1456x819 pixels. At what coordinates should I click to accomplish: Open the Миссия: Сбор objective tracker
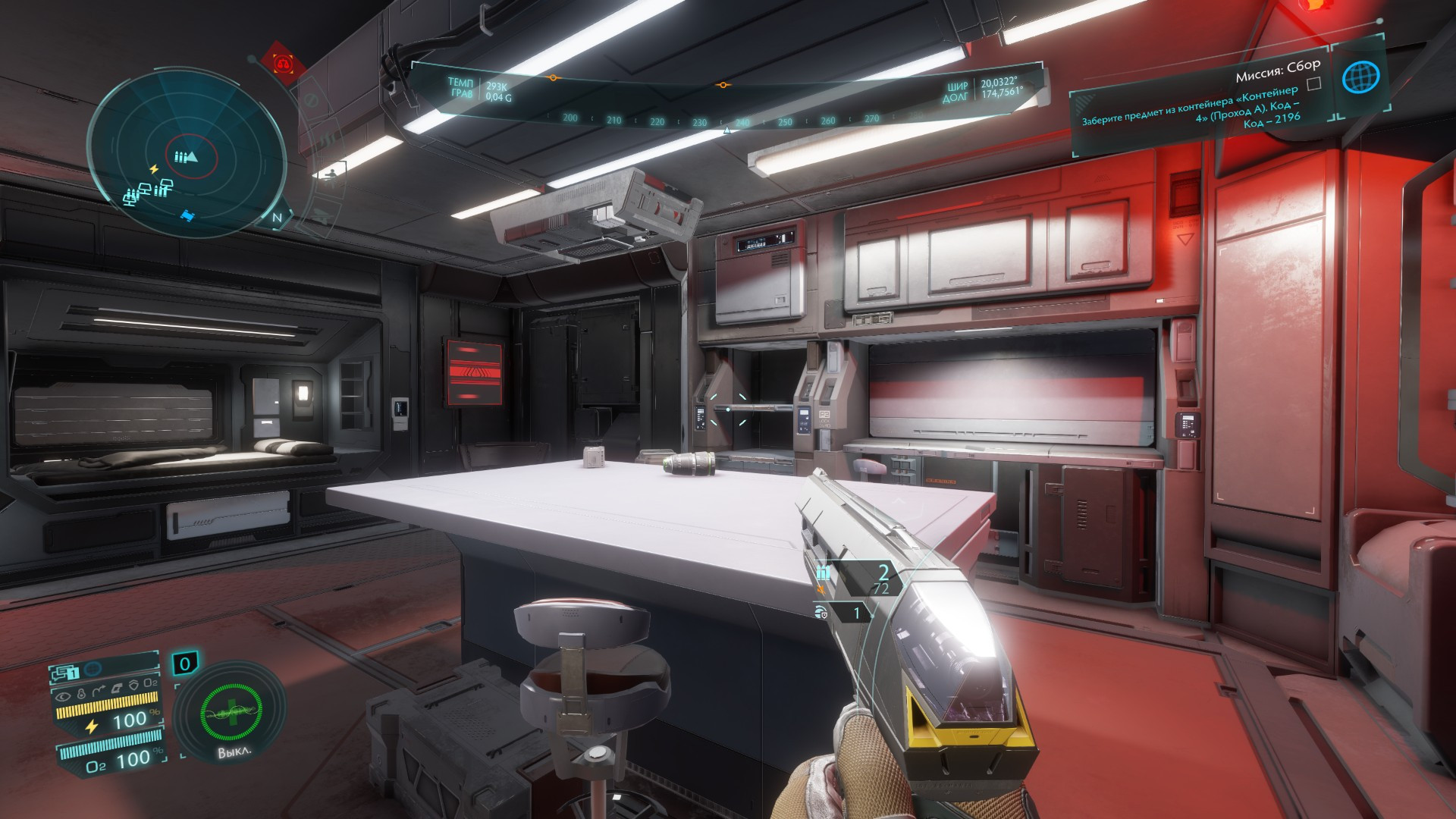1277,72
